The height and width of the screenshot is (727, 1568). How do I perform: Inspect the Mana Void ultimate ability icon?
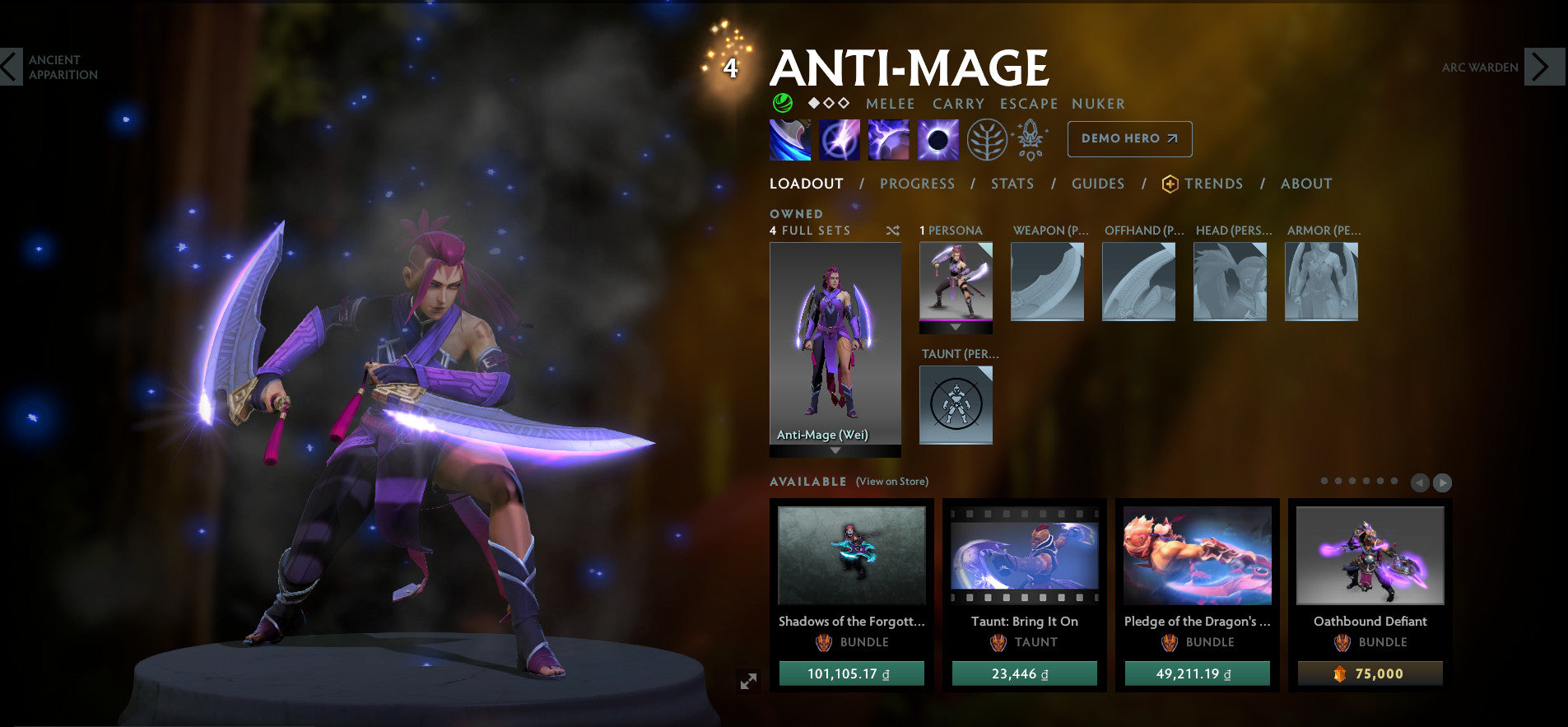click(x=936, y=138)
